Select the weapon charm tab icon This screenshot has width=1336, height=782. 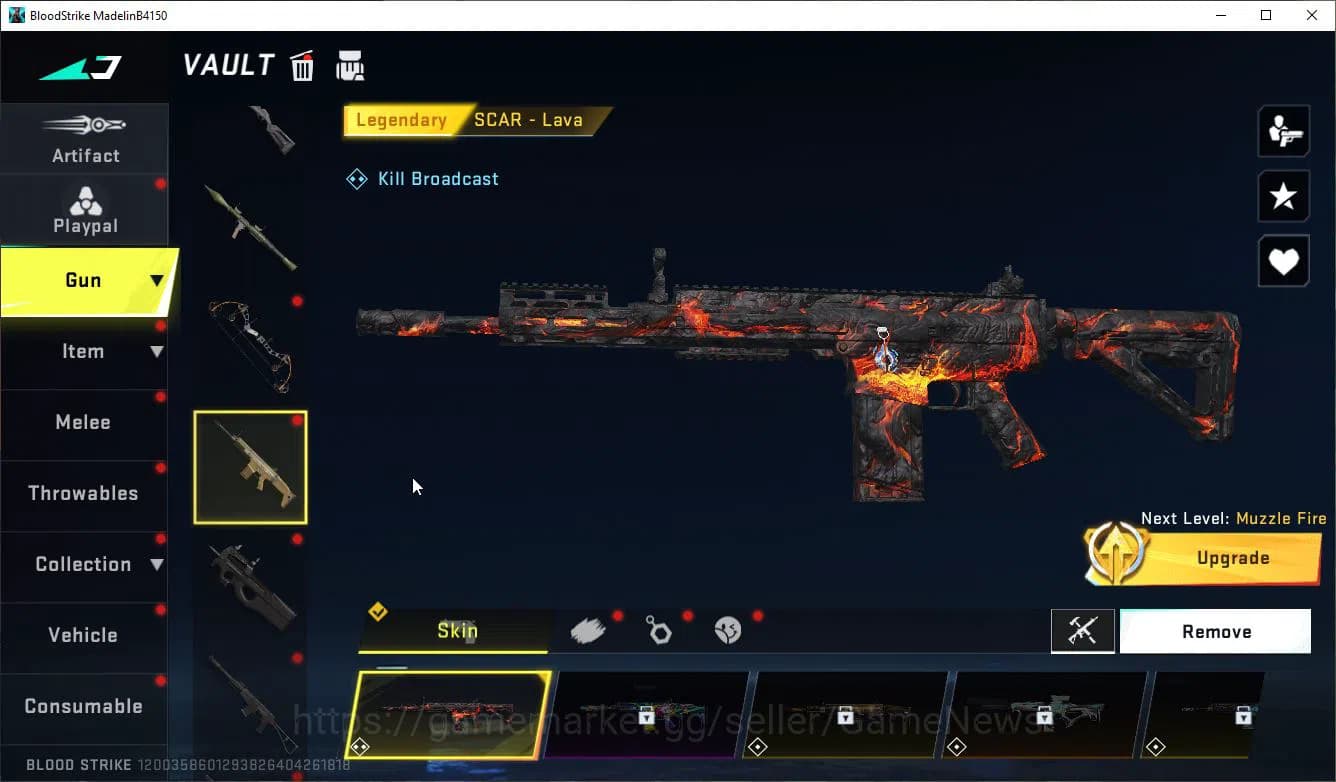coord(659,629)
